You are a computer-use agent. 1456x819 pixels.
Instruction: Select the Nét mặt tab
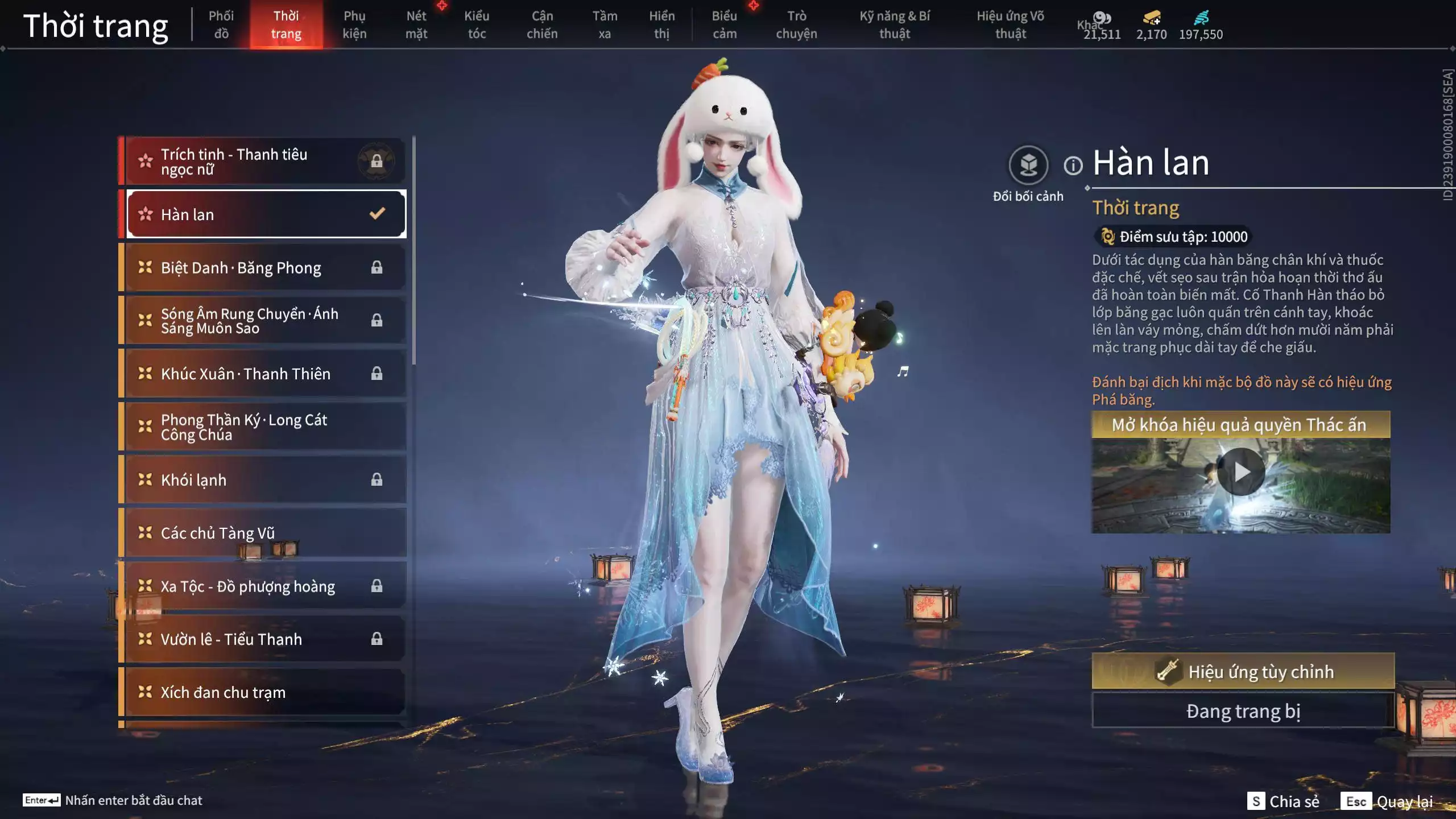click(x=416, y=25)
